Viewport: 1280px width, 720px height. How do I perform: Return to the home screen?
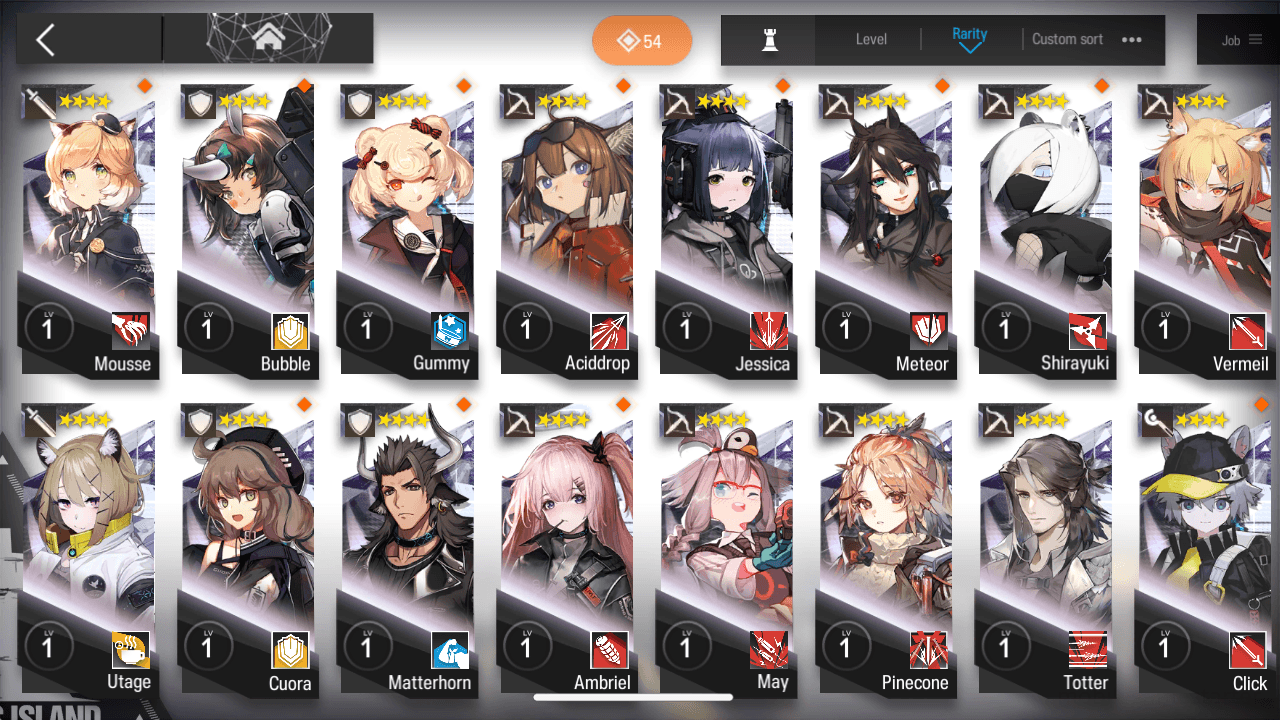point(267,39)
